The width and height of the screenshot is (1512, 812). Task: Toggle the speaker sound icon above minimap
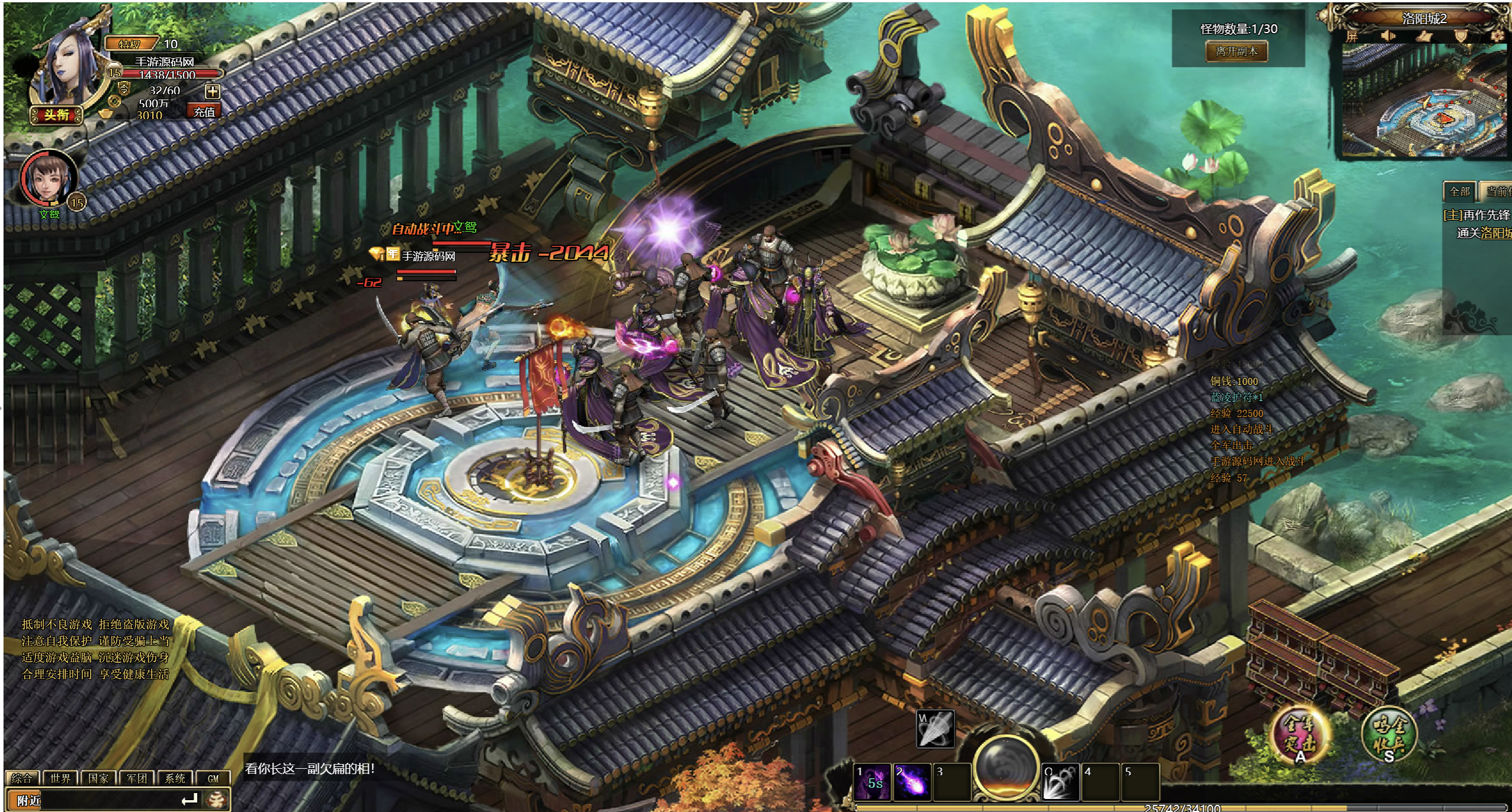(1387, 36)
